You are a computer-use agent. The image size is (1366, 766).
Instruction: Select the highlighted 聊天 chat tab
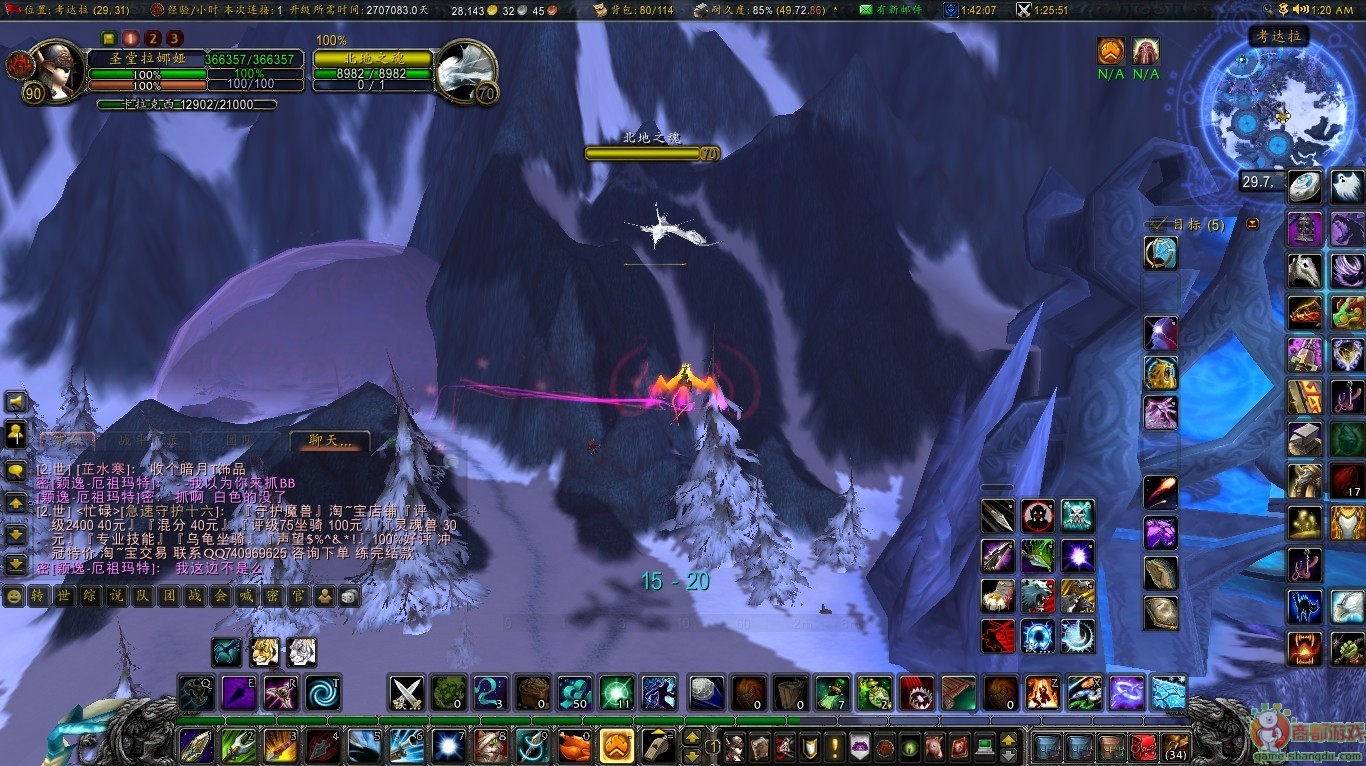pos(329,440)
